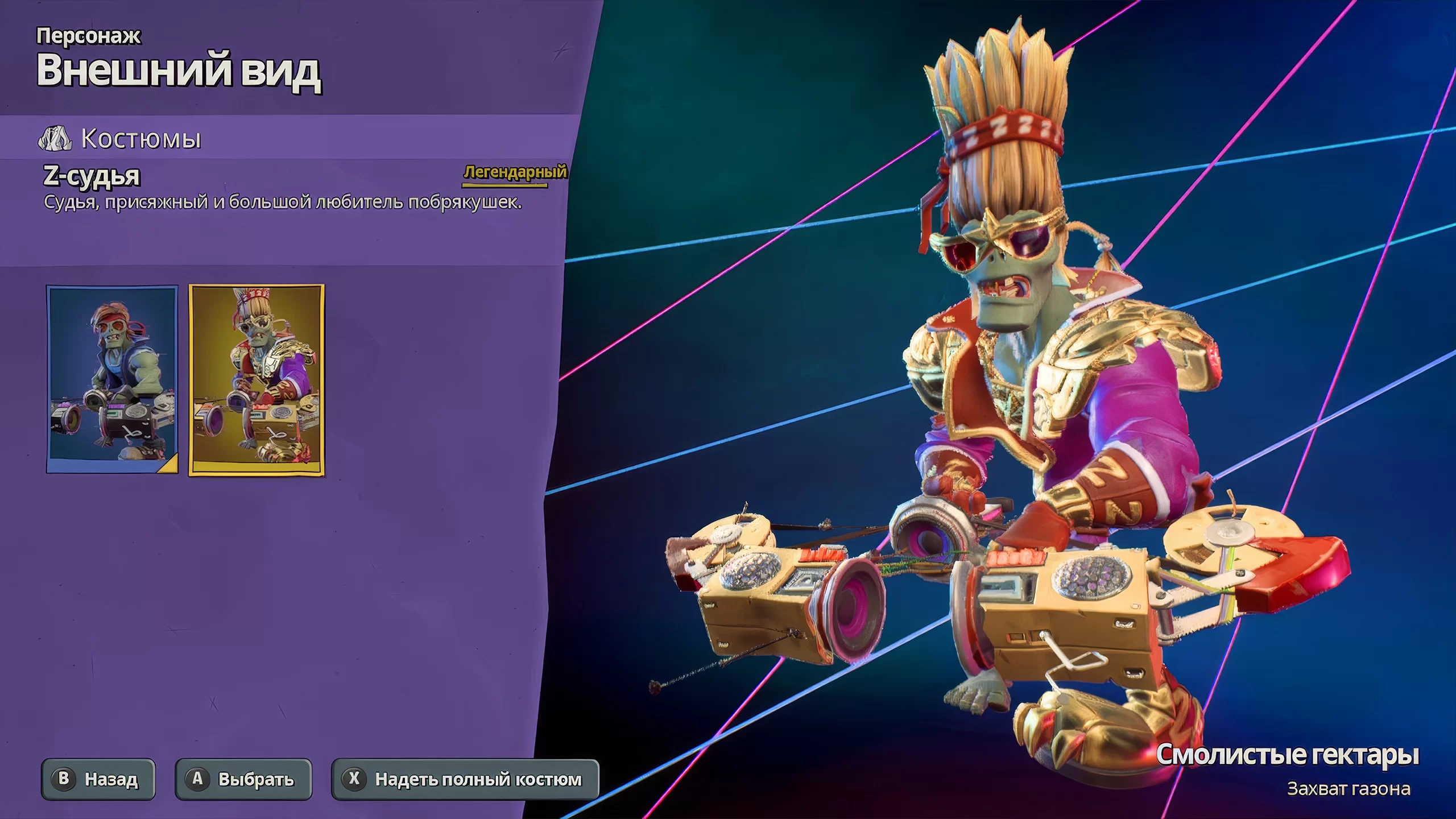Confirm with the Выбрать button

coord(243,779)
